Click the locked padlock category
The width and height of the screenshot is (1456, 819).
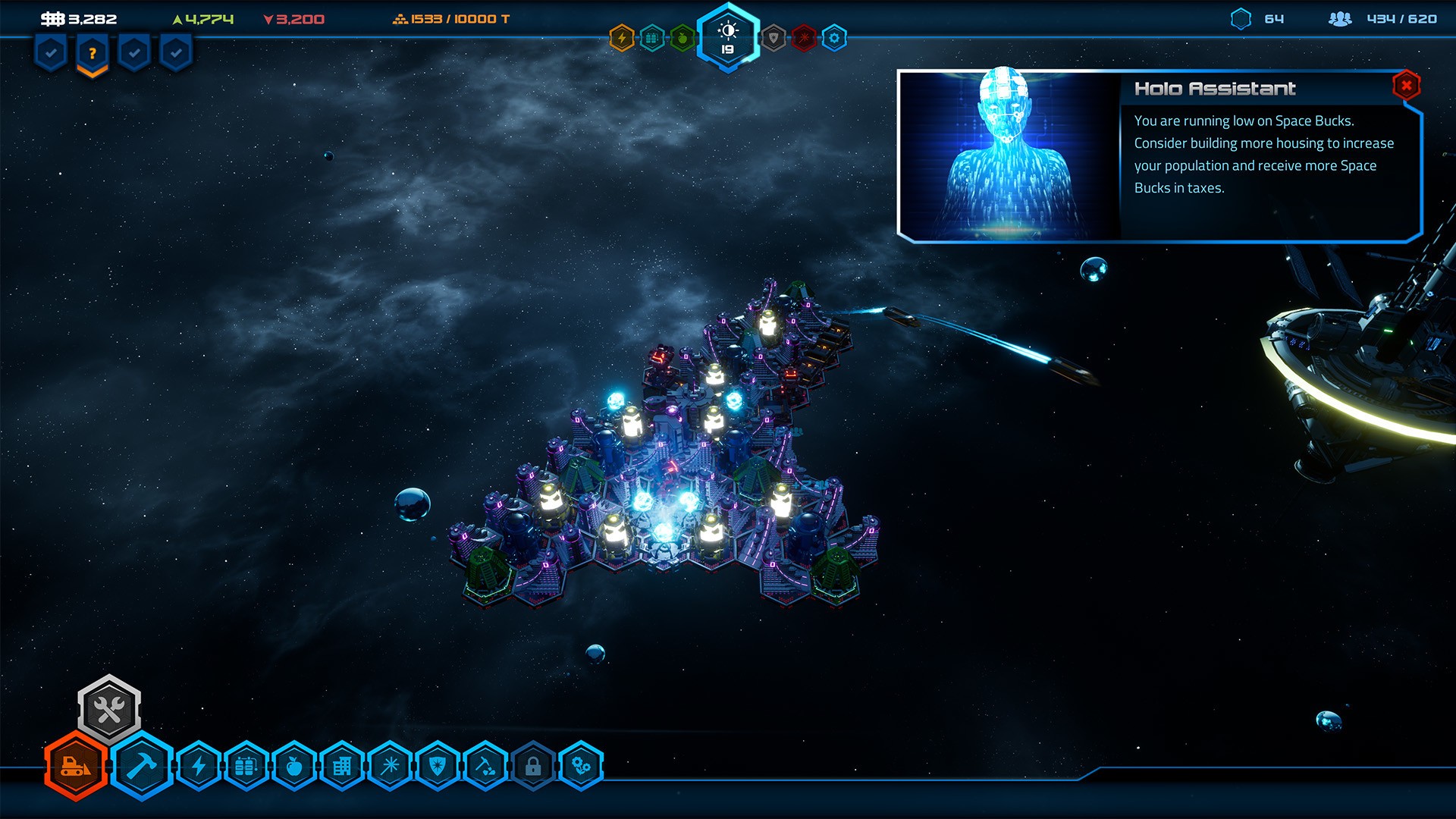[533, 767]
